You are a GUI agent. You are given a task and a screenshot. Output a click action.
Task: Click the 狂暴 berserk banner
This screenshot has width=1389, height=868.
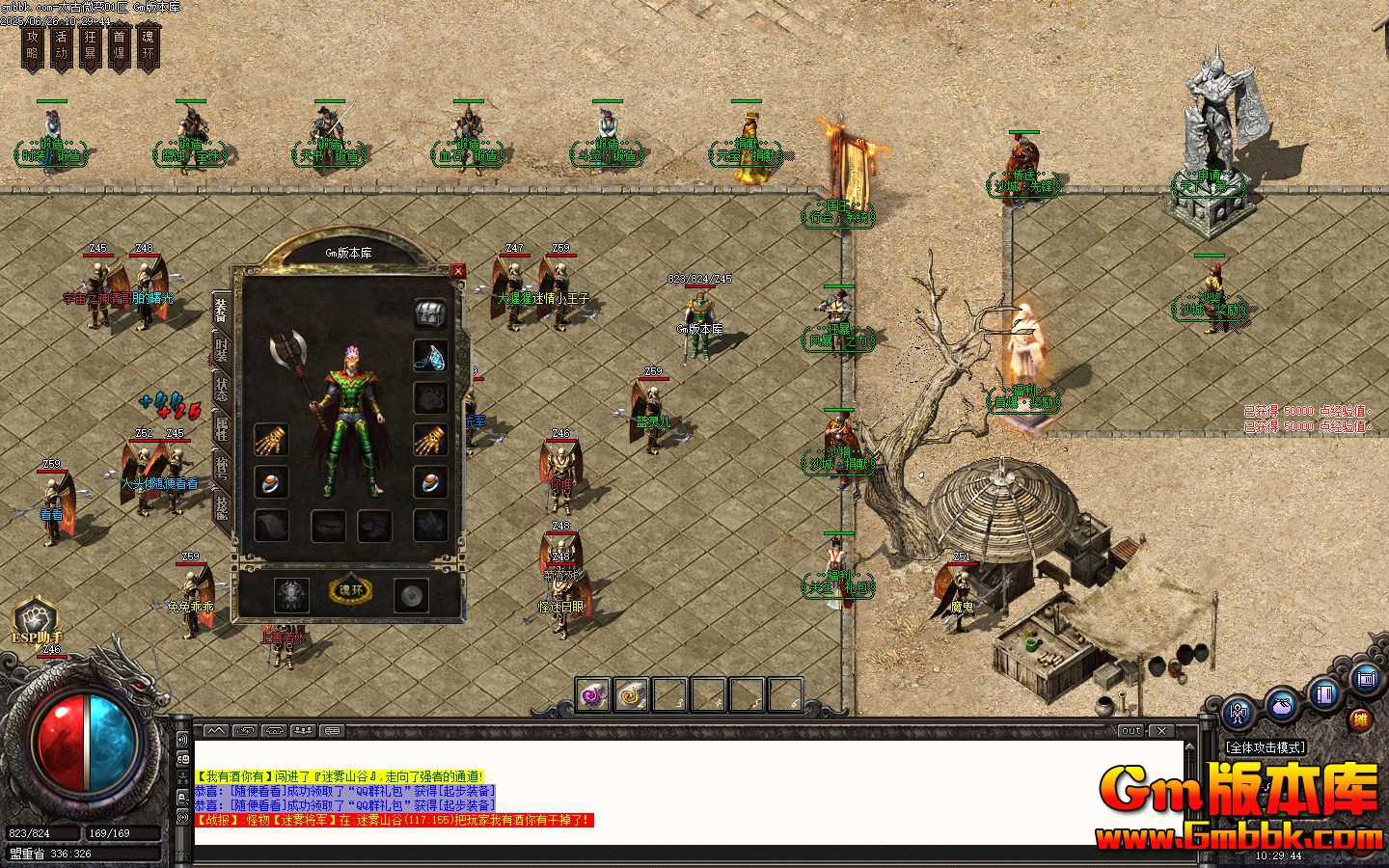pyautogui.click(x=90, y=46)
